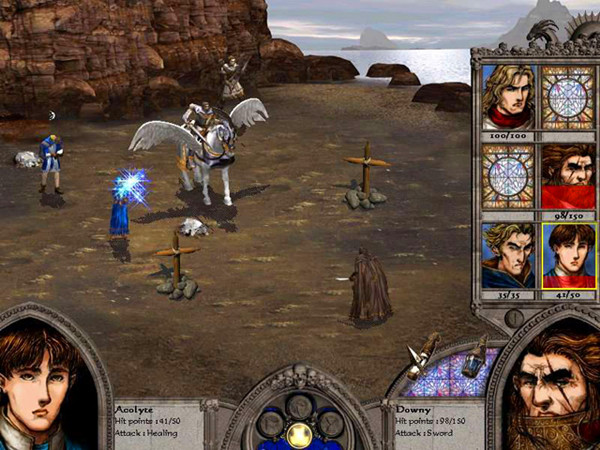Select the blond unit portrait with 100/100 HP

click(x=508, y=97)
